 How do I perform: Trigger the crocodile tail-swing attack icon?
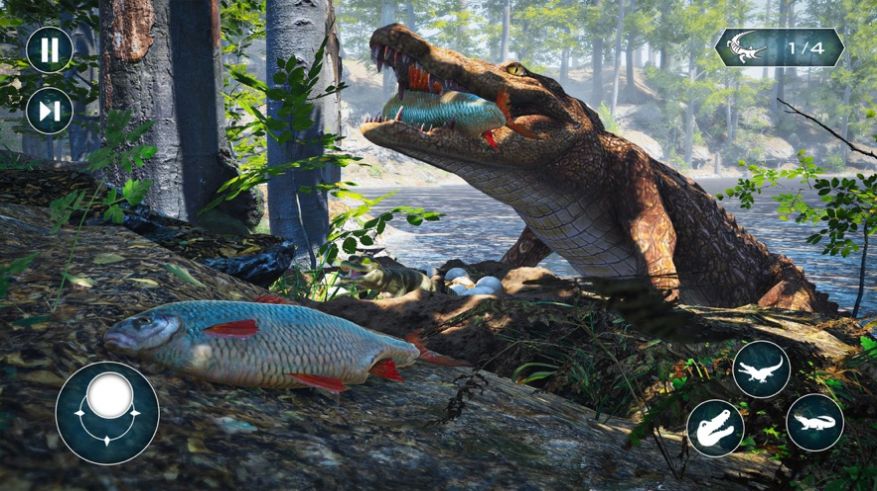(x=762, y=370)
